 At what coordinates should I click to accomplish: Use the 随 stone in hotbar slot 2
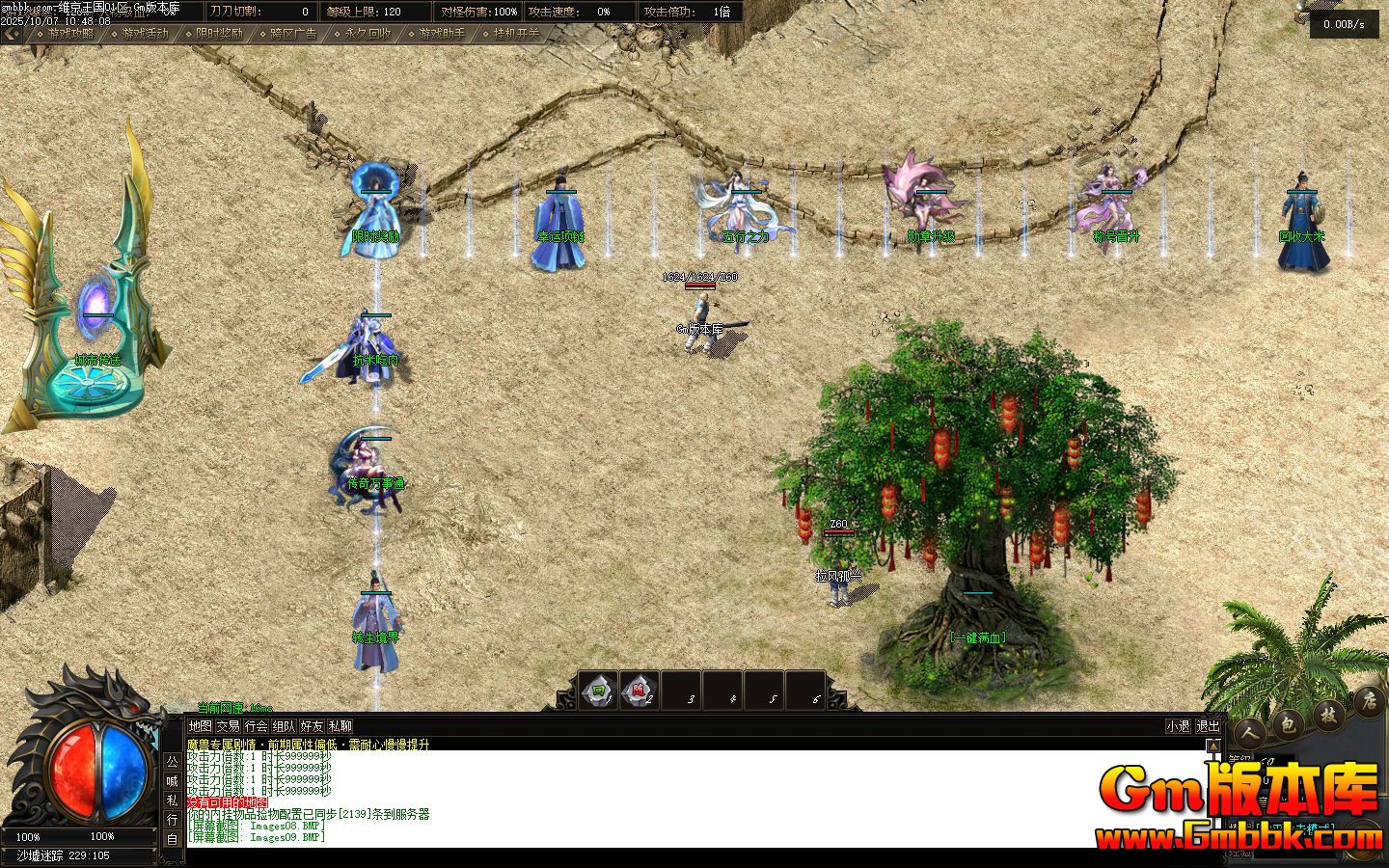coord(639,691)
